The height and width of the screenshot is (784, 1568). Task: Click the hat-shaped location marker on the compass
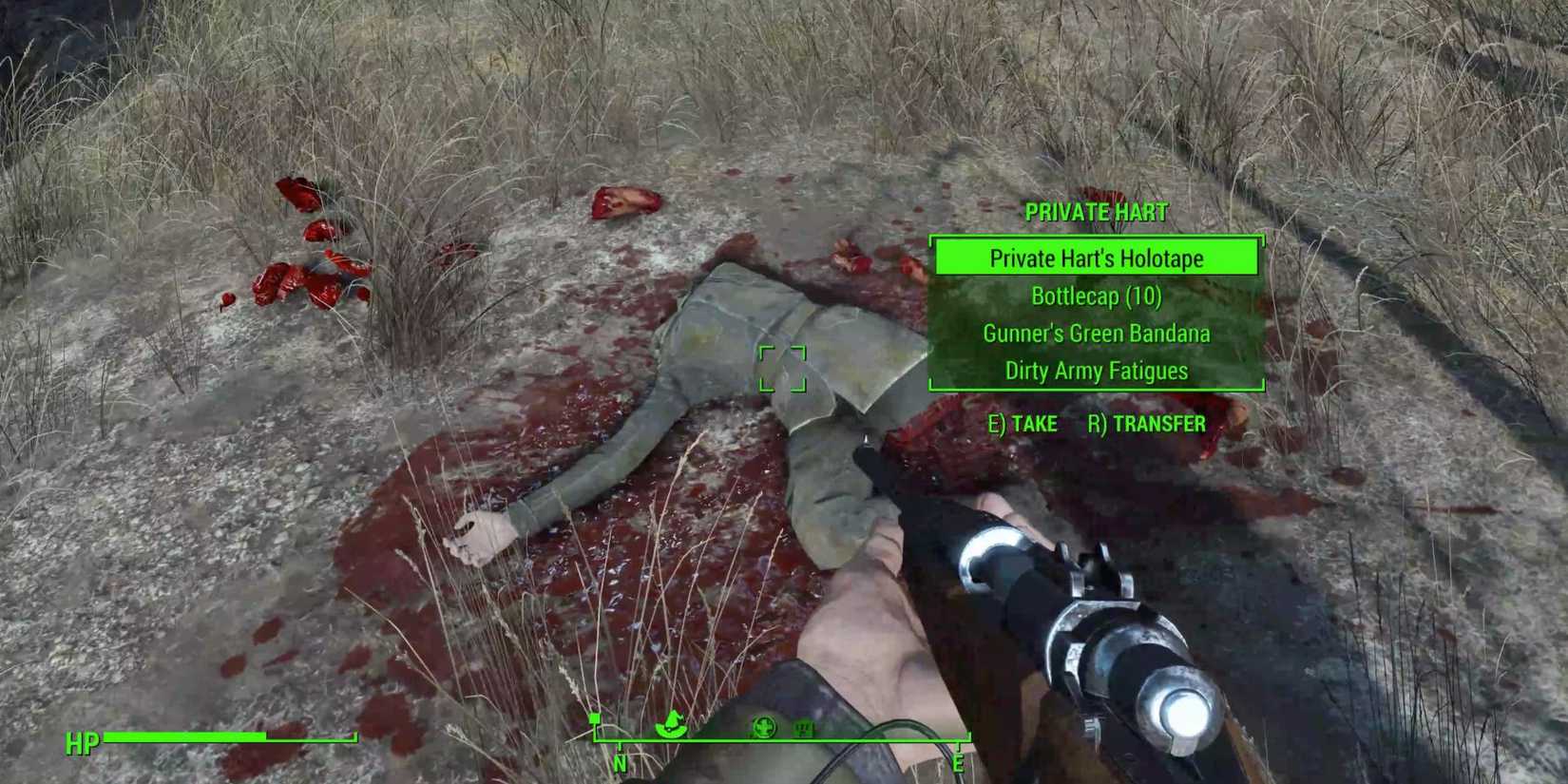click(x=671, y=724)
